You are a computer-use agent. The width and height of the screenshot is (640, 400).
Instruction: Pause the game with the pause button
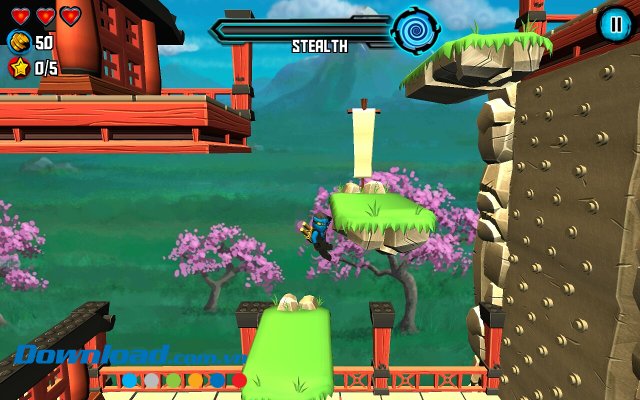point(613,23)
